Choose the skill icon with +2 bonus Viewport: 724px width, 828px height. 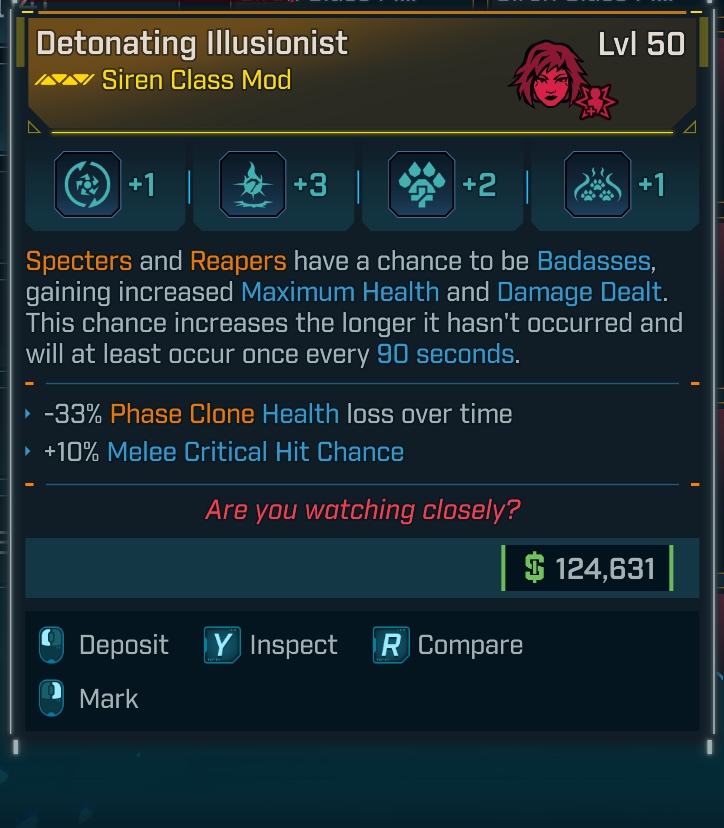point(421,185)
